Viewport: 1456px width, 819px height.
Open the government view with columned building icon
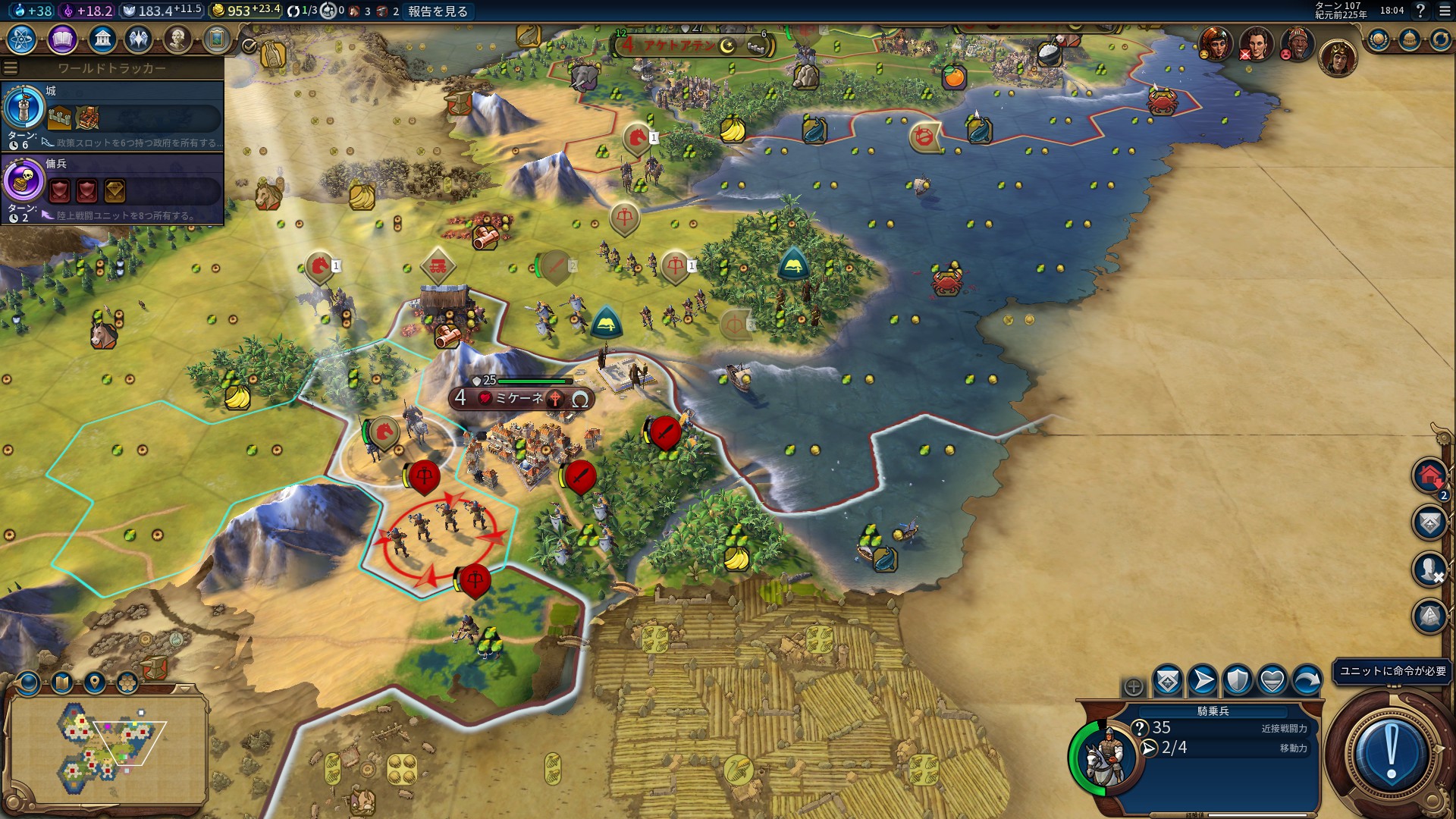(102, 39)
